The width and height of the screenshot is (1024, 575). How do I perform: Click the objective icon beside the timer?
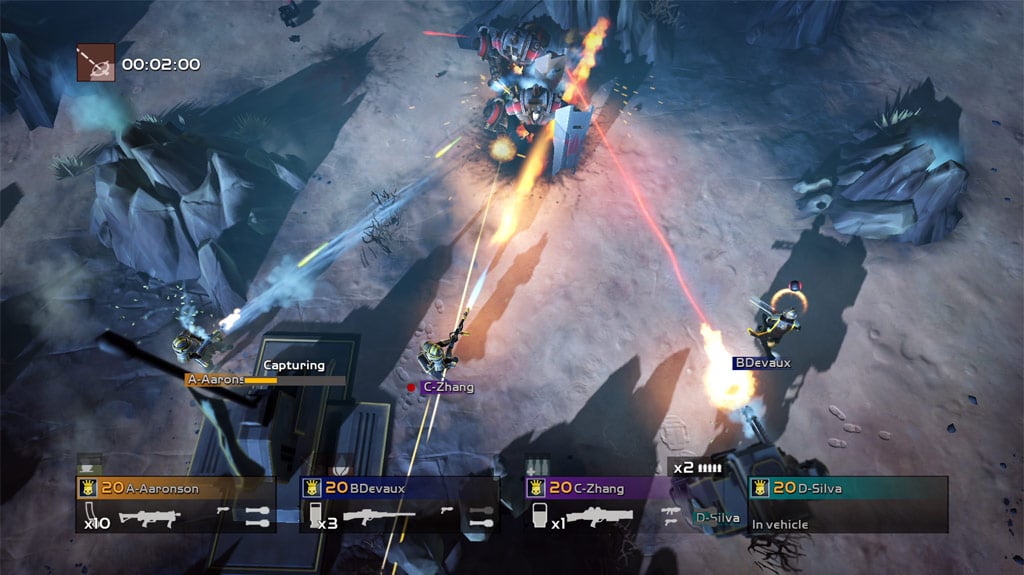pos(96,63)
